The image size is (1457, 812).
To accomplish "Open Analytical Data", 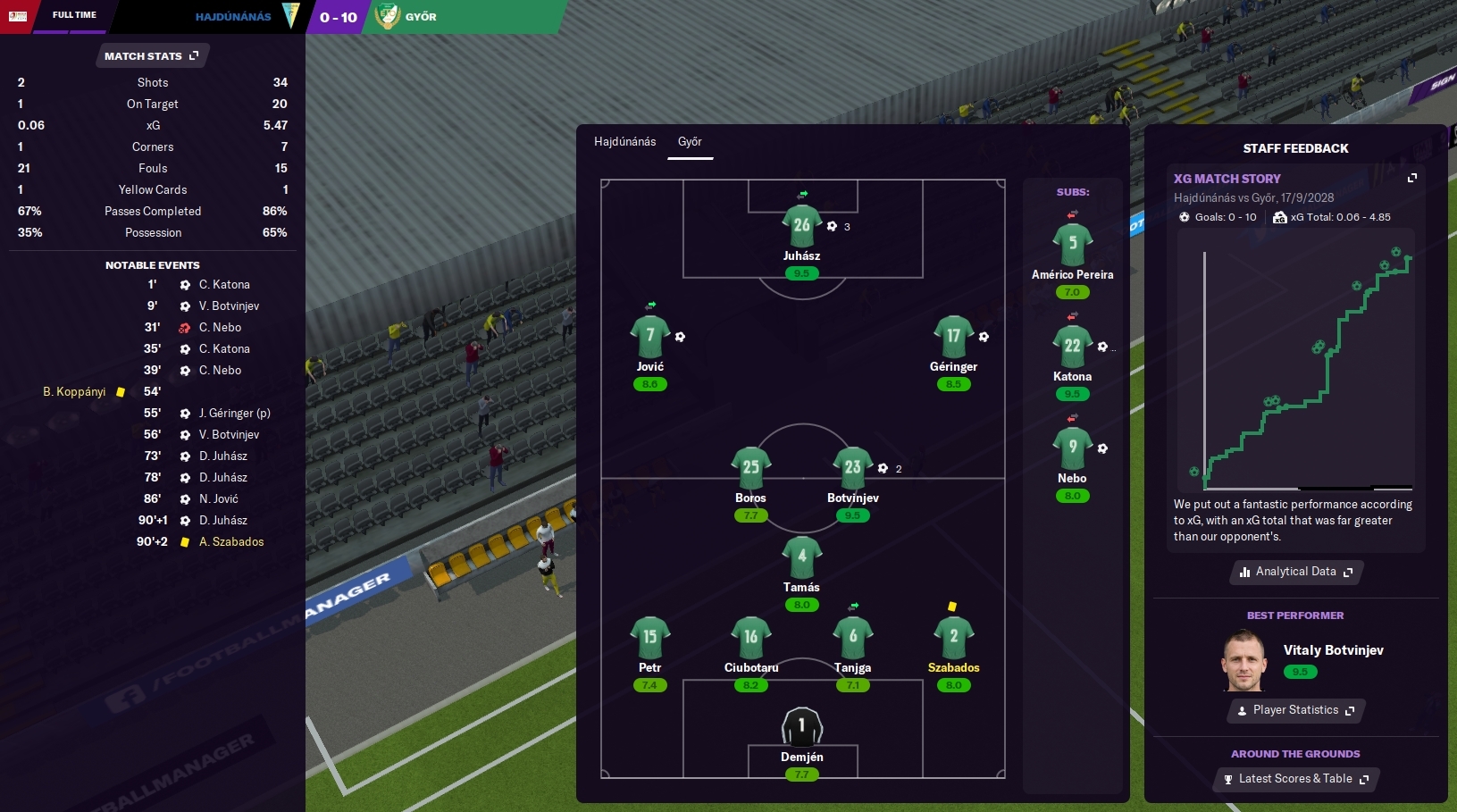I will pos(1295,572).
